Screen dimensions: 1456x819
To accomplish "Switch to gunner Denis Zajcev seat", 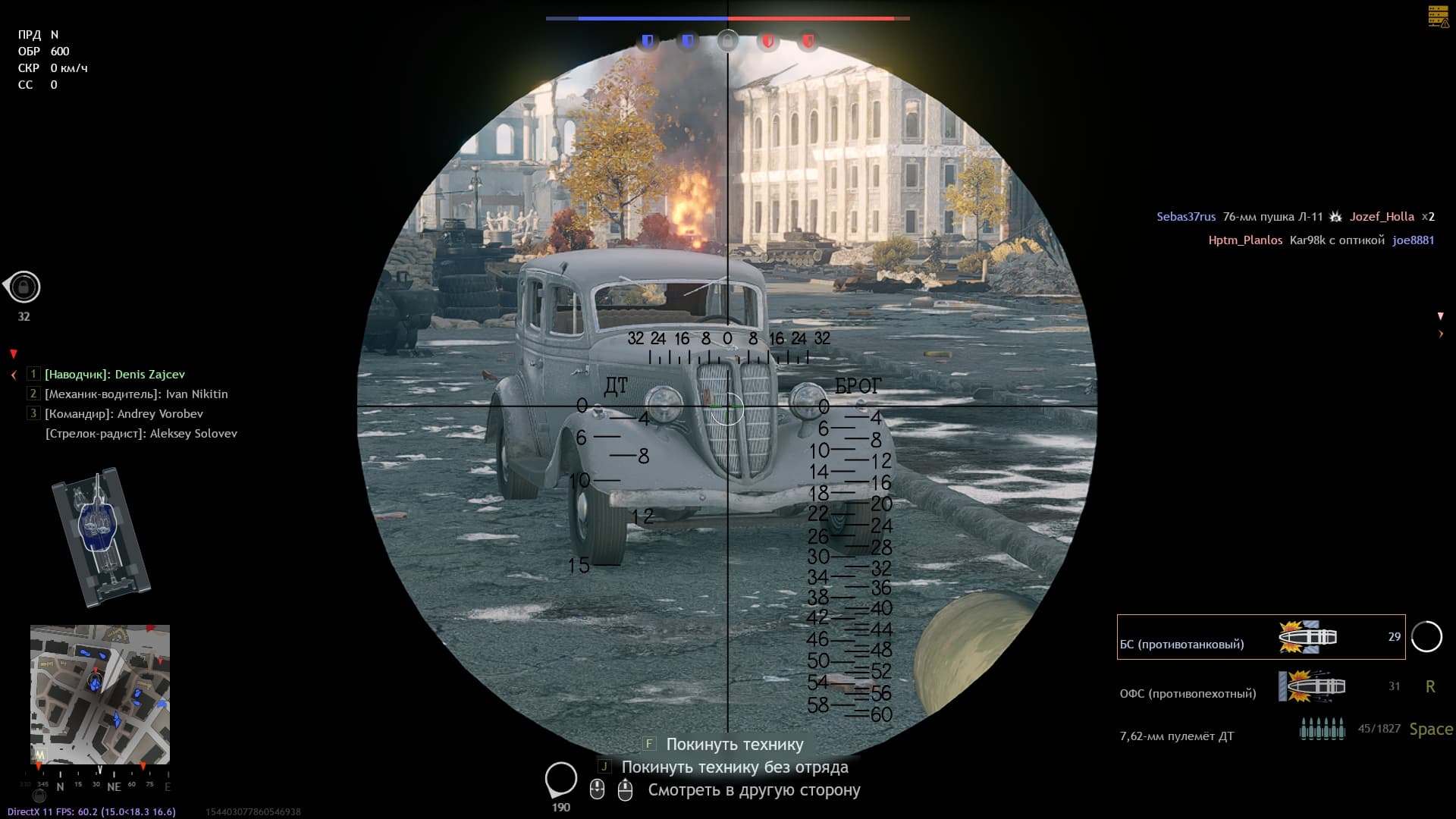I will pos(115,375).
